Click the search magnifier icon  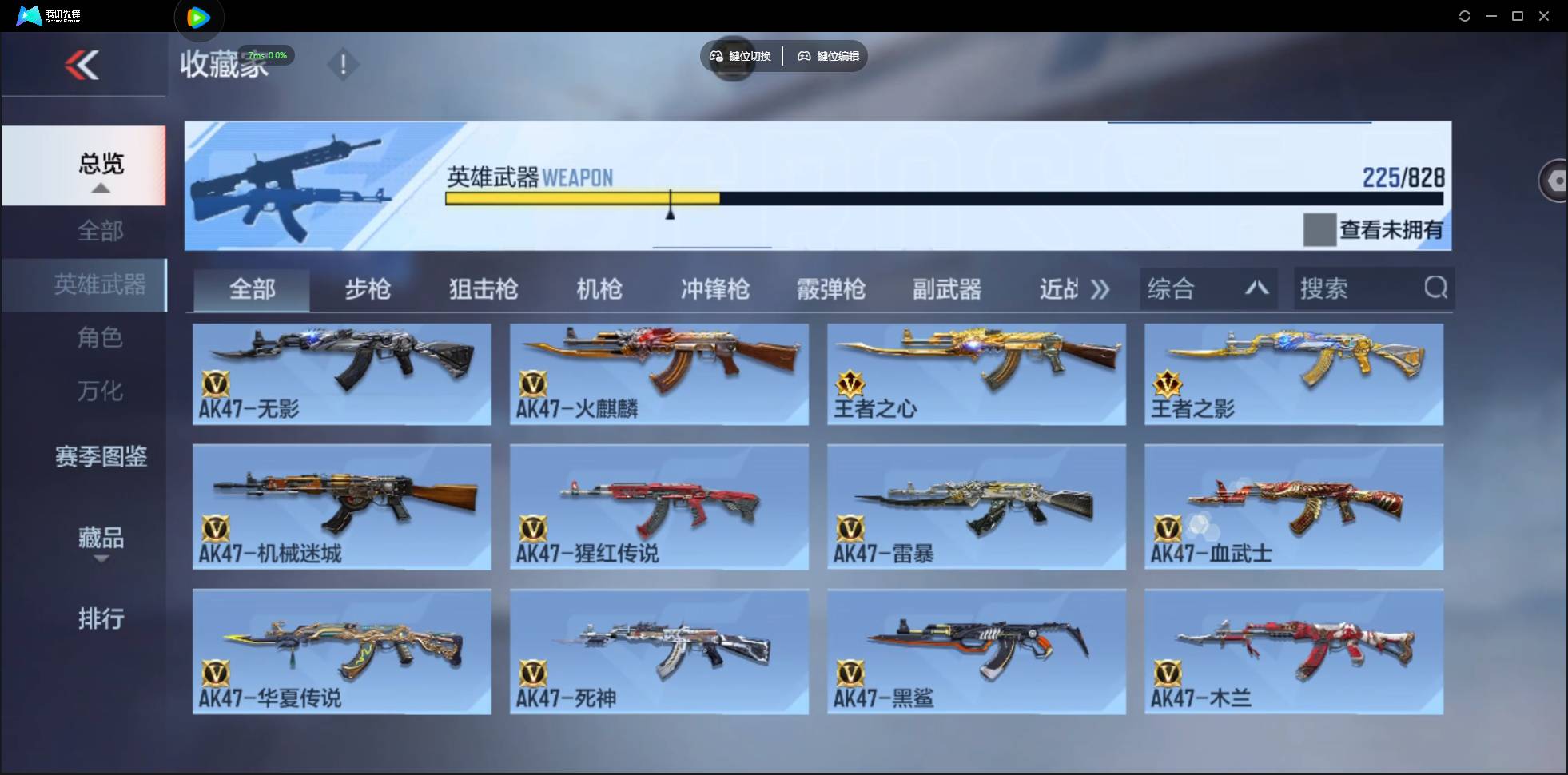[1436, 288]
